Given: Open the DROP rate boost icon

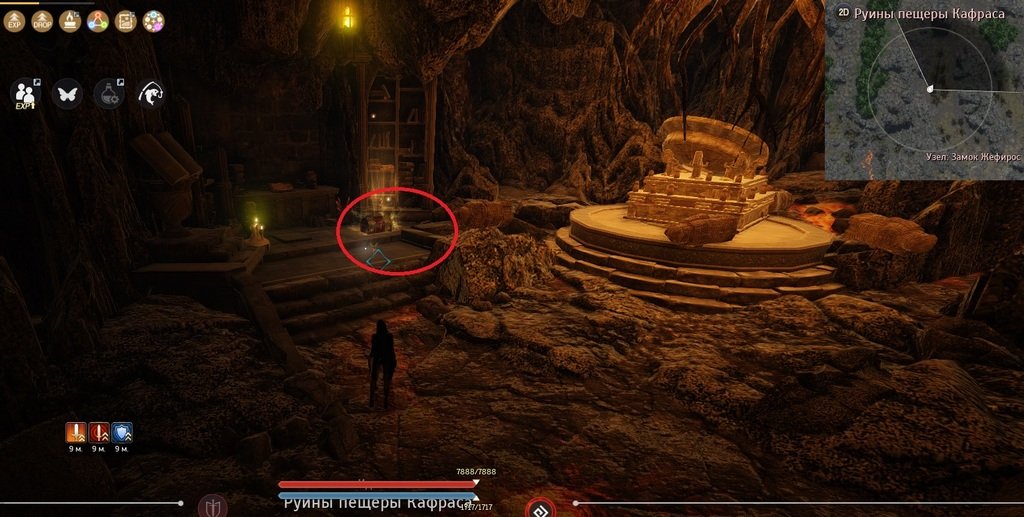Looking at the screenshot, I should pos(42,20).
